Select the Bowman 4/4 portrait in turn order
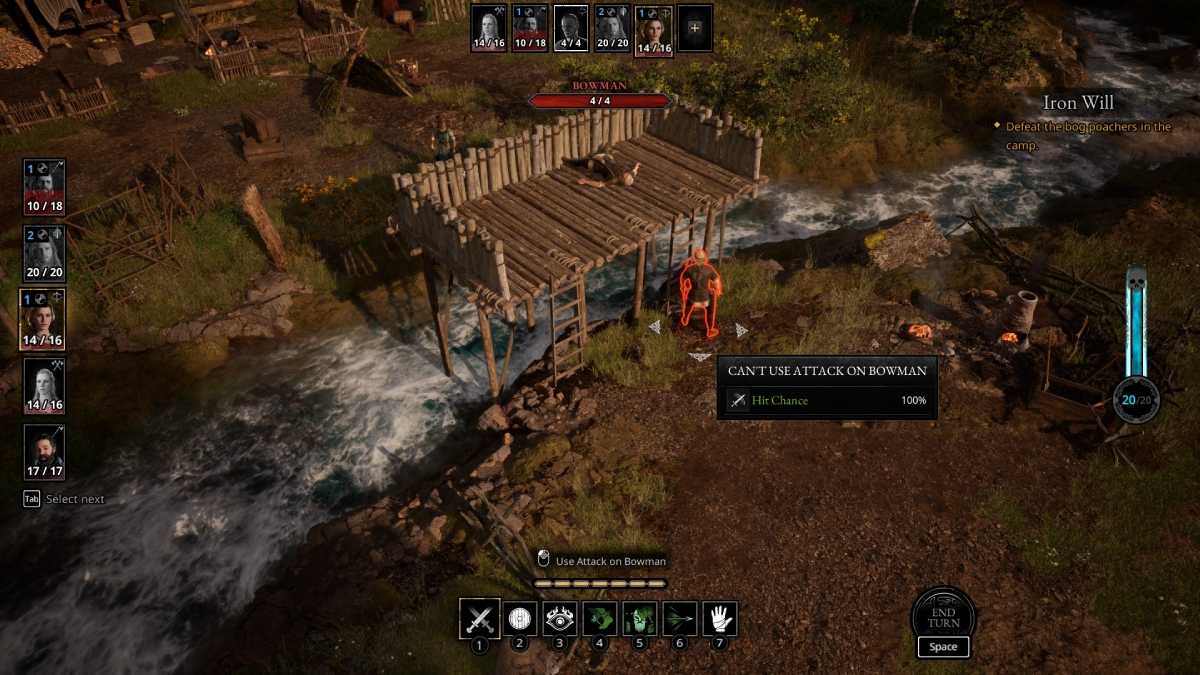This screenshot has width=1200, height=675. 571,28
